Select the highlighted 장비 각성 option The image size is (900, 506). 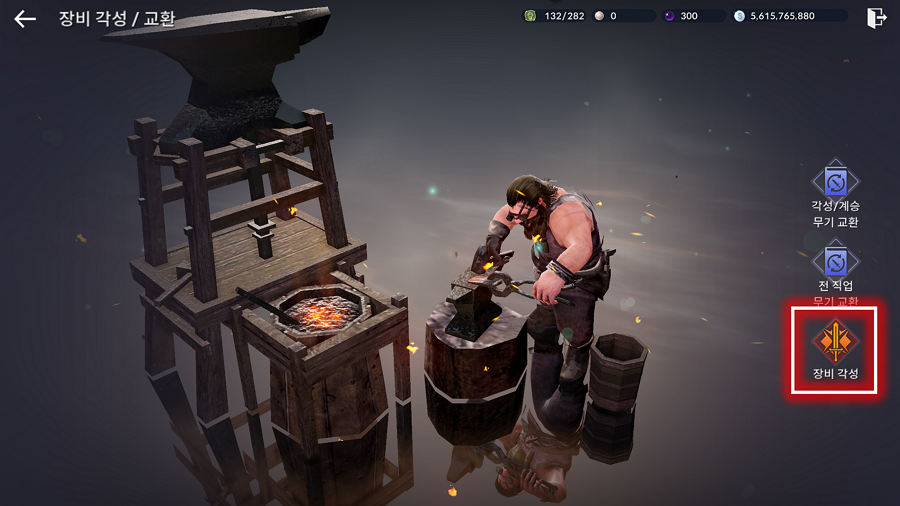click(x=835, y=349)
